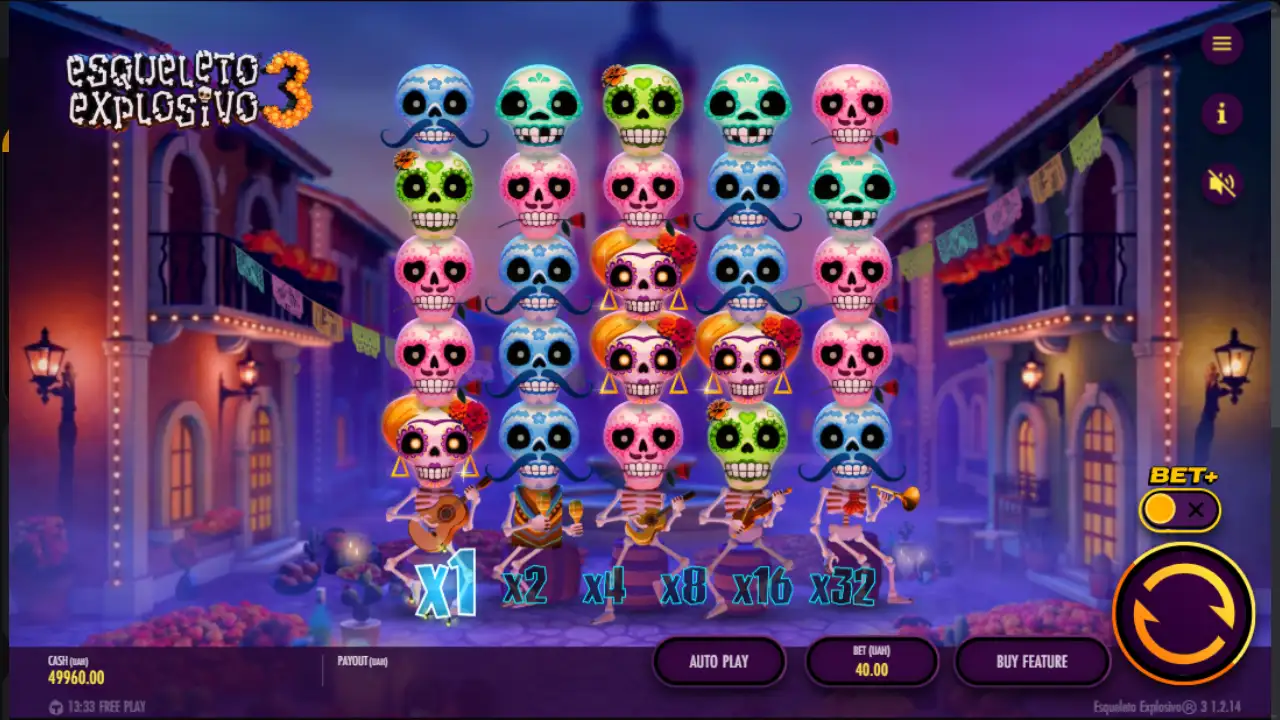Show the game info page
The height and width of the screenshot is (720, 1280).
point(1221,114)
